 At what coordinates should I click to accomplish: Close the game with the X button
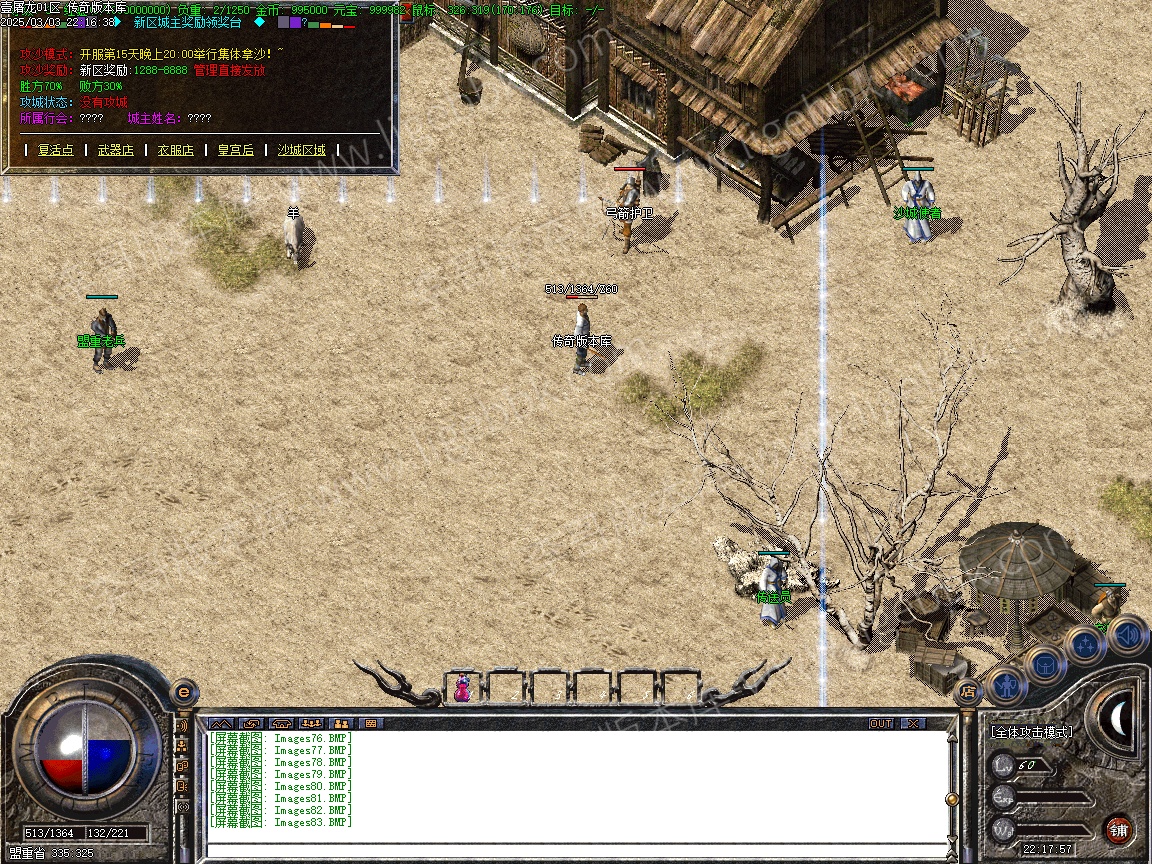[912, 723]
